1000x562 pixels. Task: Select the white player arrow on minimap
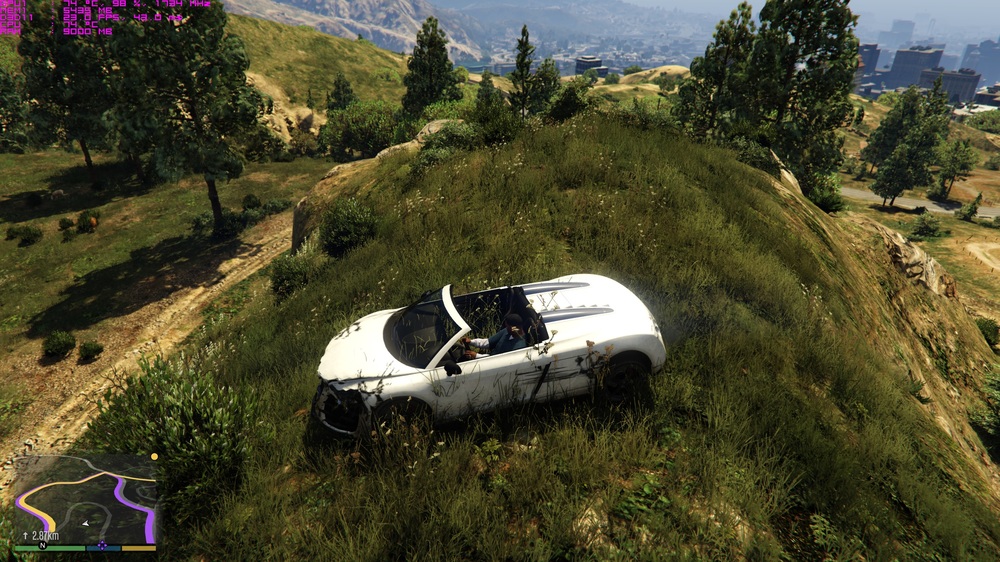[x=84, y=522]
